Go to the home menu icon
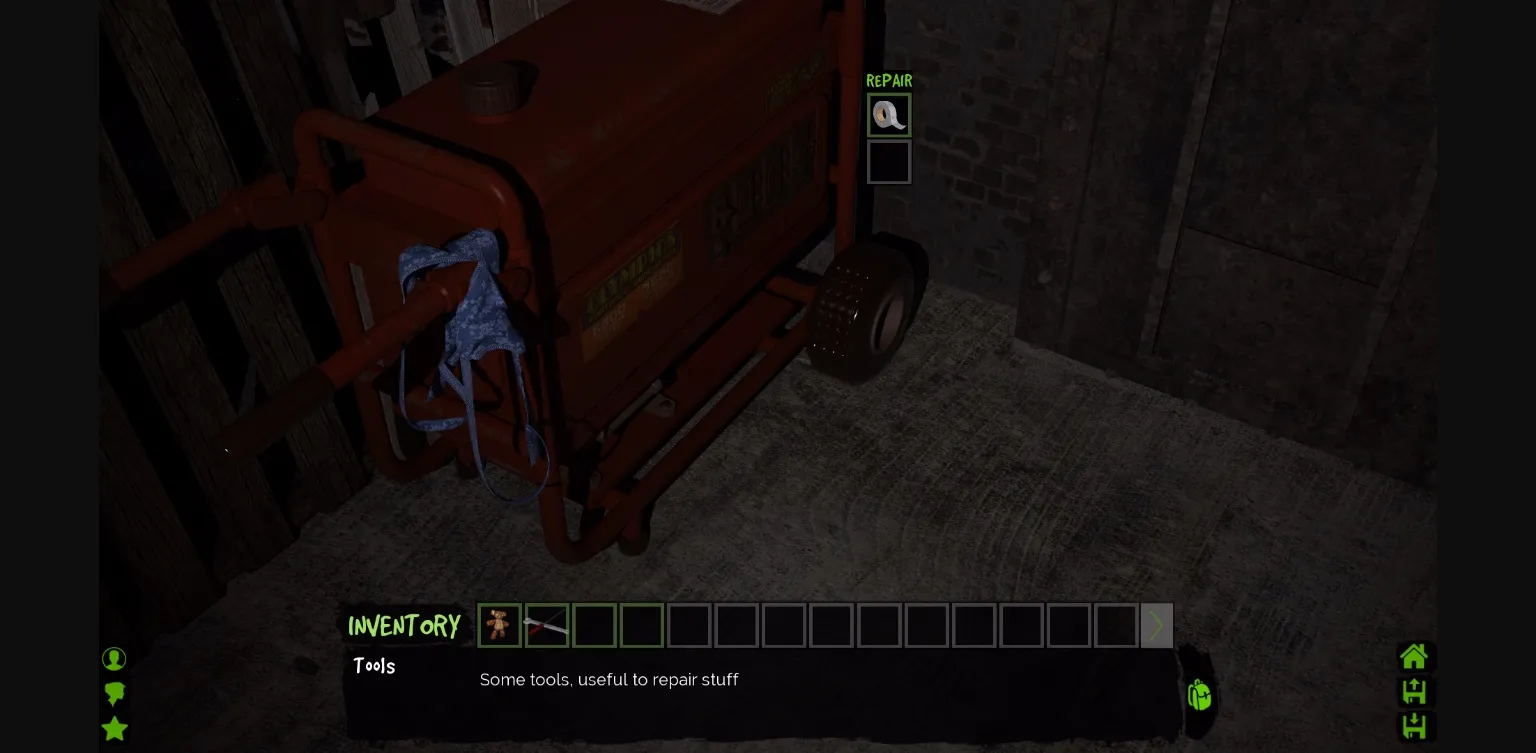The width and height of the screenshot is (1536, 753). [1414, 657]
